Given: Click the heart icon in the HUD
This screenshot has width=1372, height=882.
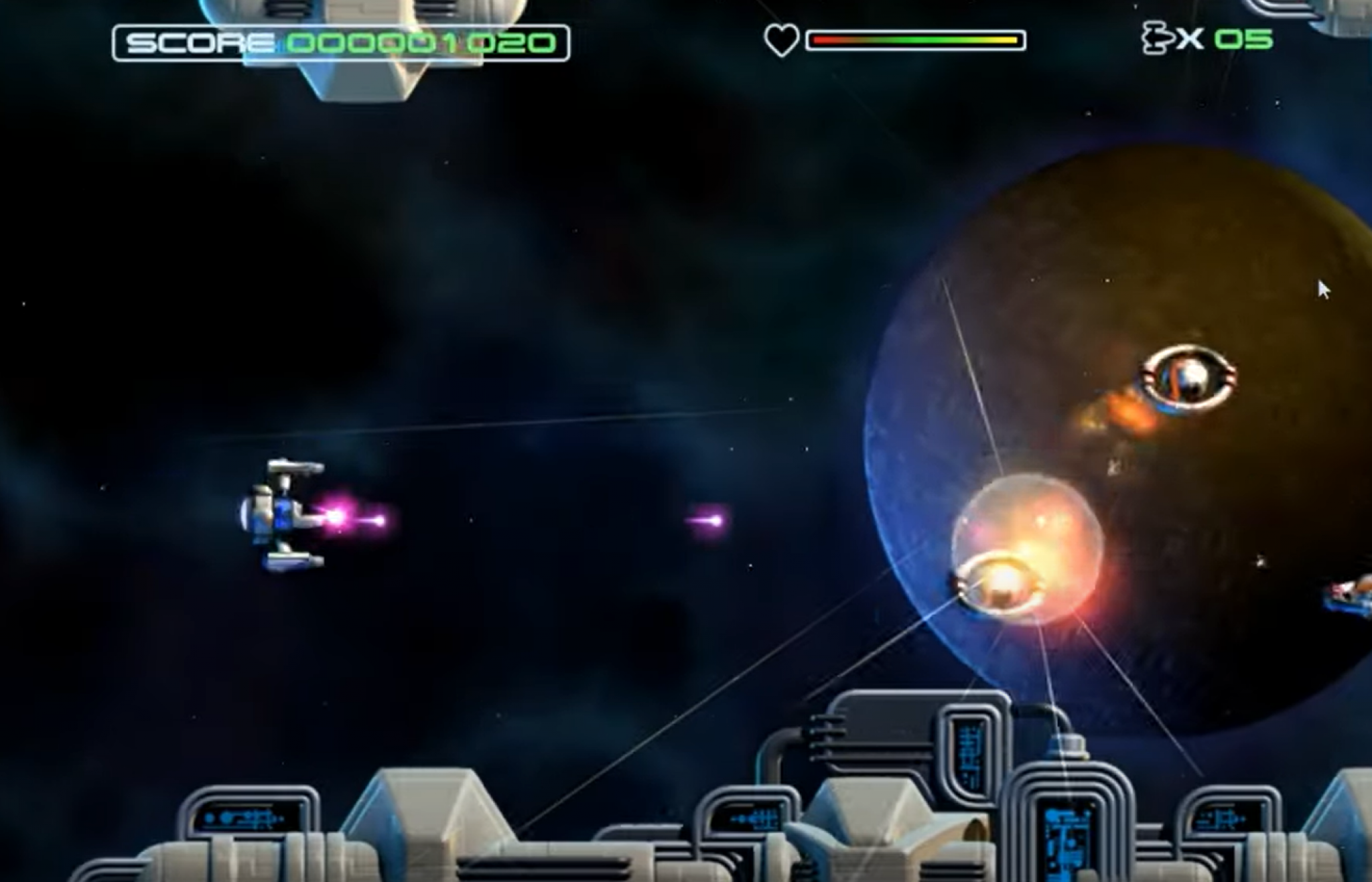Looking at the screenshot, I should point(782,40).
